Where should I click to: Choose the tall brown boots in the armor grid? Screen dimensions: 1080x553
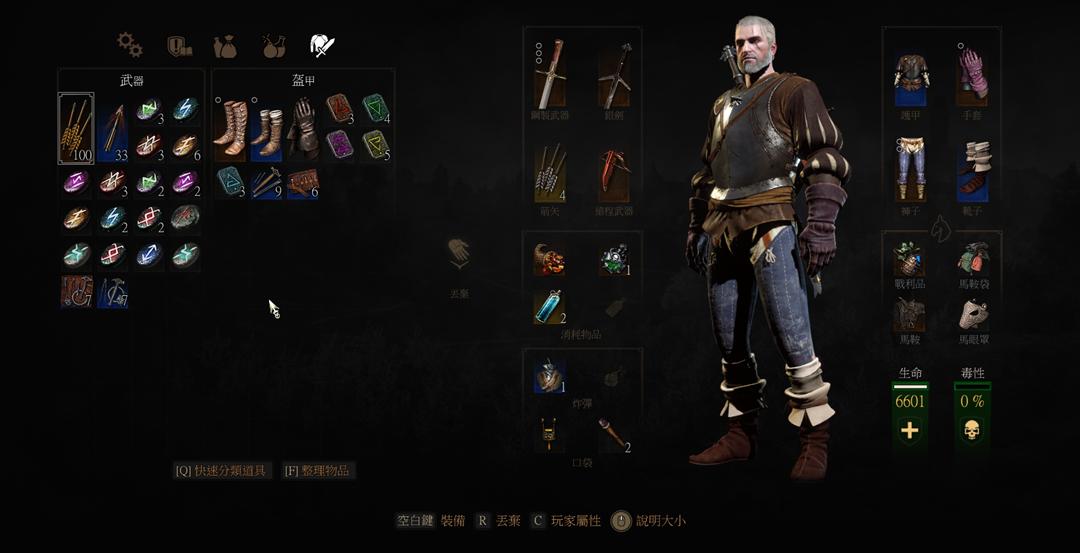point(230,128)
